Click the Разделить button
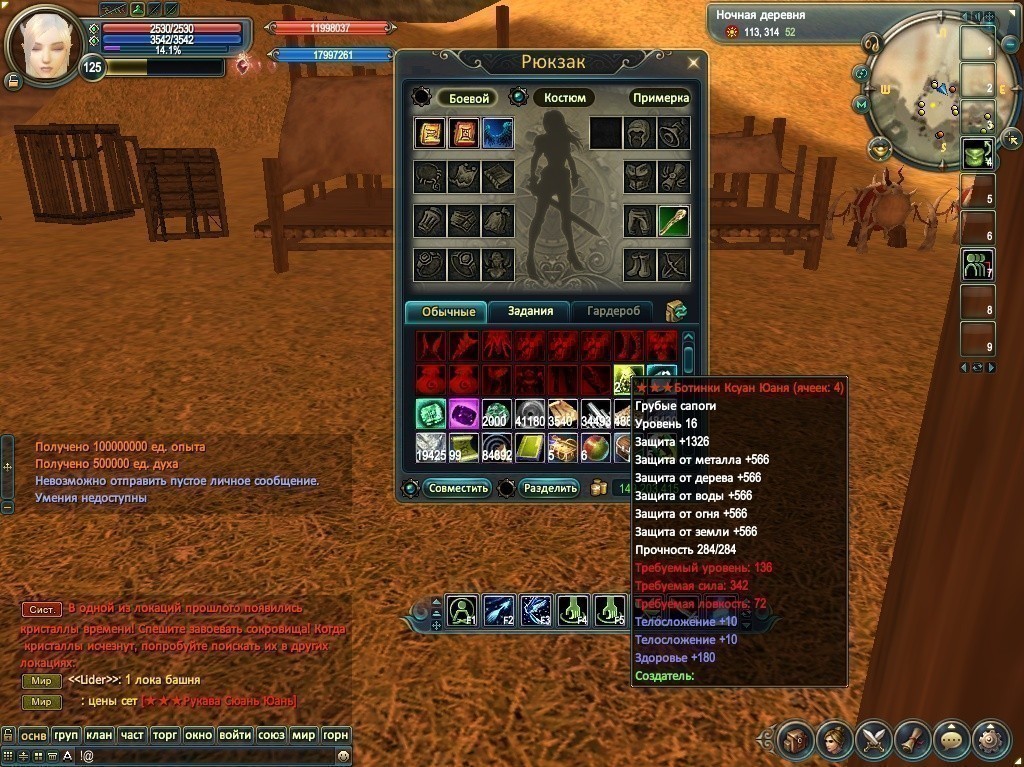Image resolution: width=1024 pixels, height=767 pixels. (x=550, y=488)
